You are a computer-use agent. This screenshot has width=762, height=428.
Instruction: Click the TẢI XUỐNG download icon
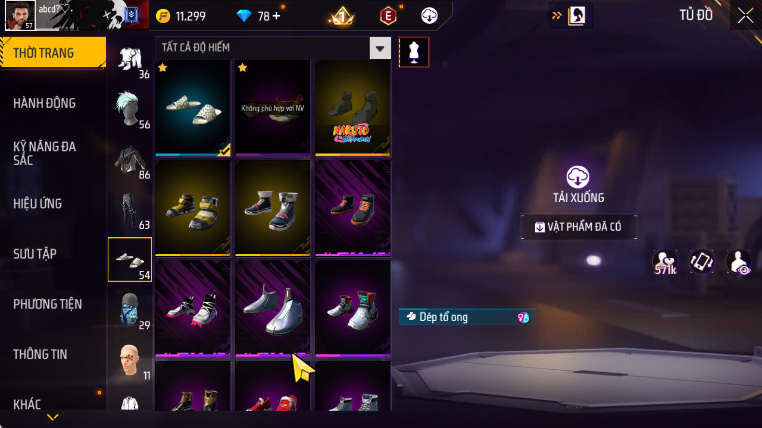577,176
